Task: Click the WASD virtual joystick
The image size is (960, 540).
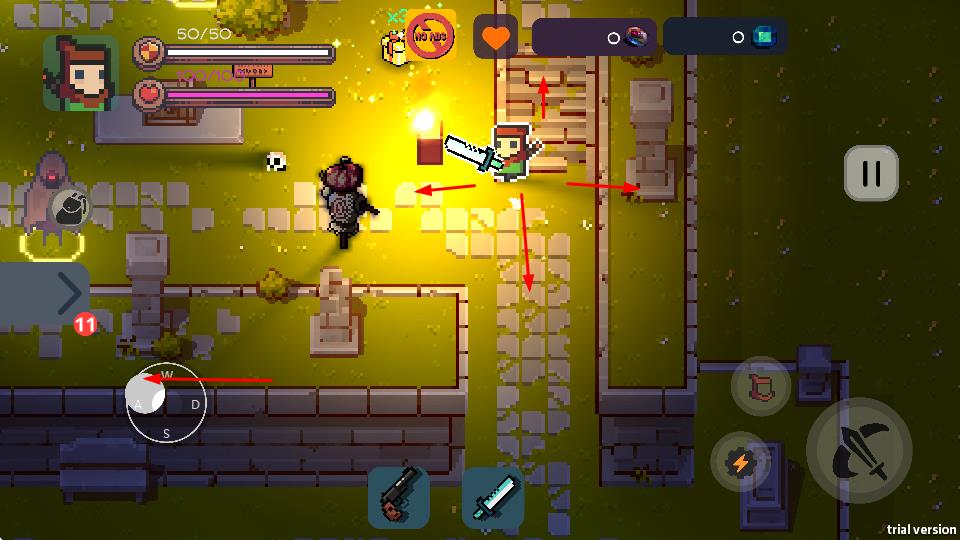Action: tap(166, 403)
